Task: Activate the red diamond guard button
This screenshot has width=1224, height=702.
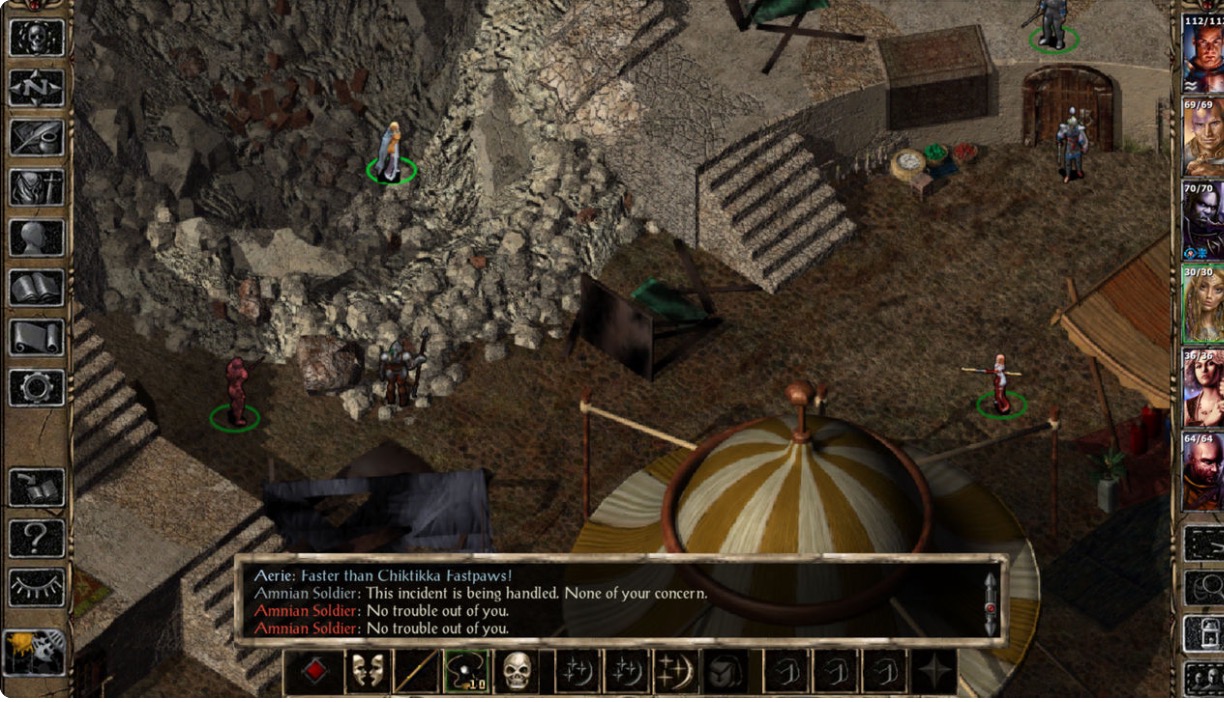Action: click(x=315, y=672)
